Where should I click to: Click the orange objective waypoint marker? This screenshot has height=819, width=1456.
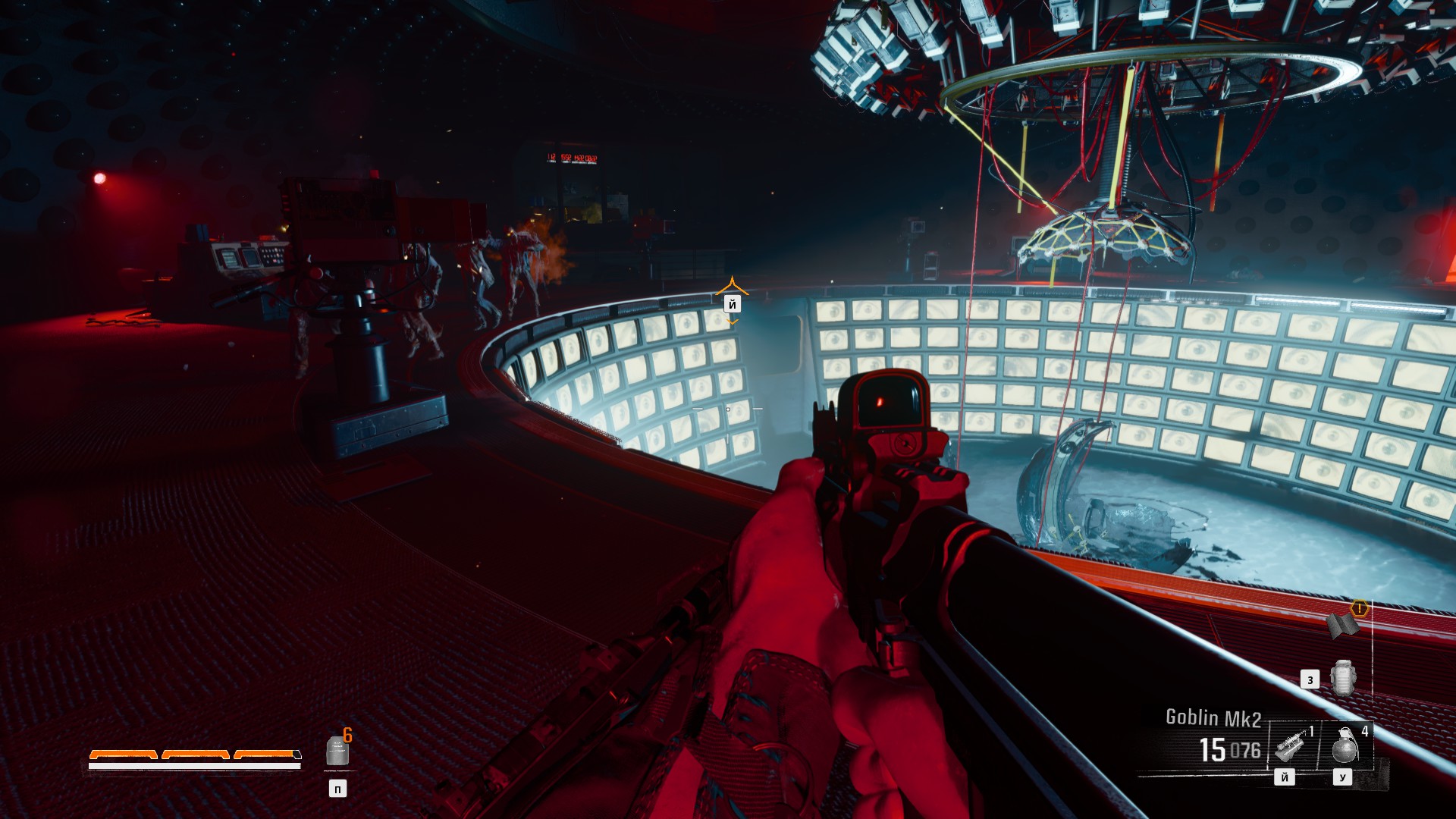click(732, 287)
